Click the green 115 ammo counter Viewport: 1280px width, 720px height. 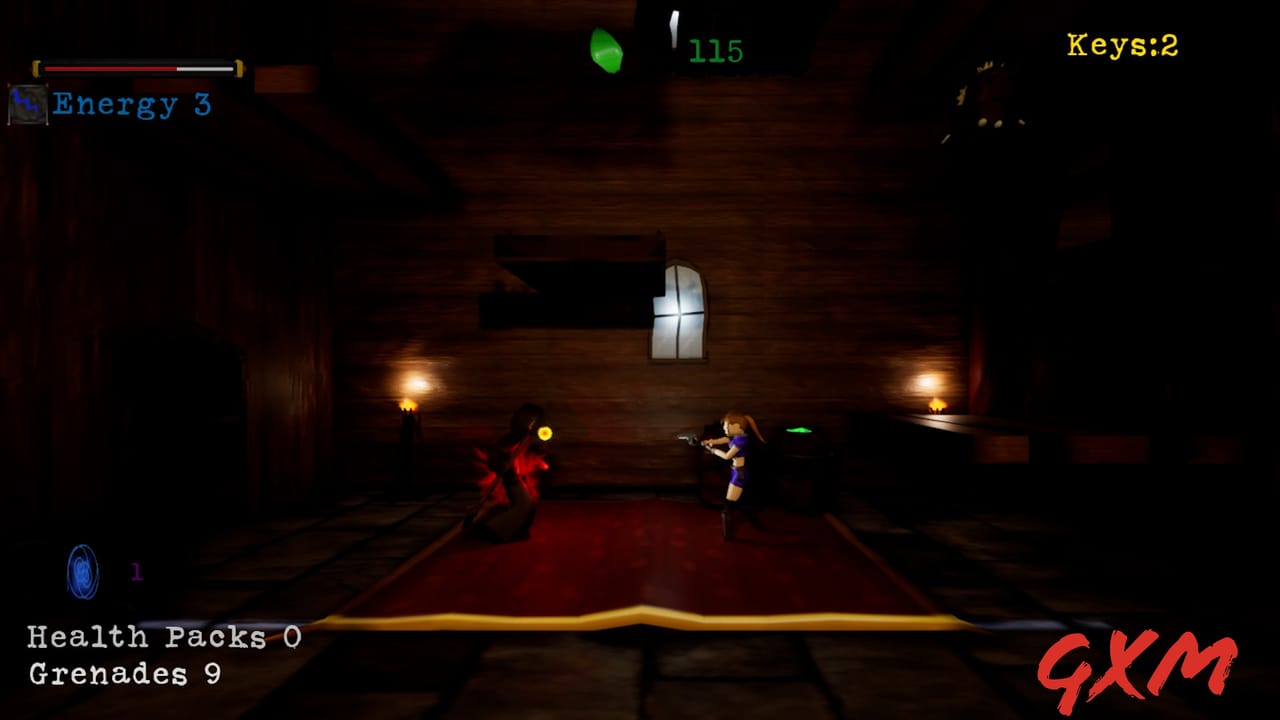(x=716, y=52)
